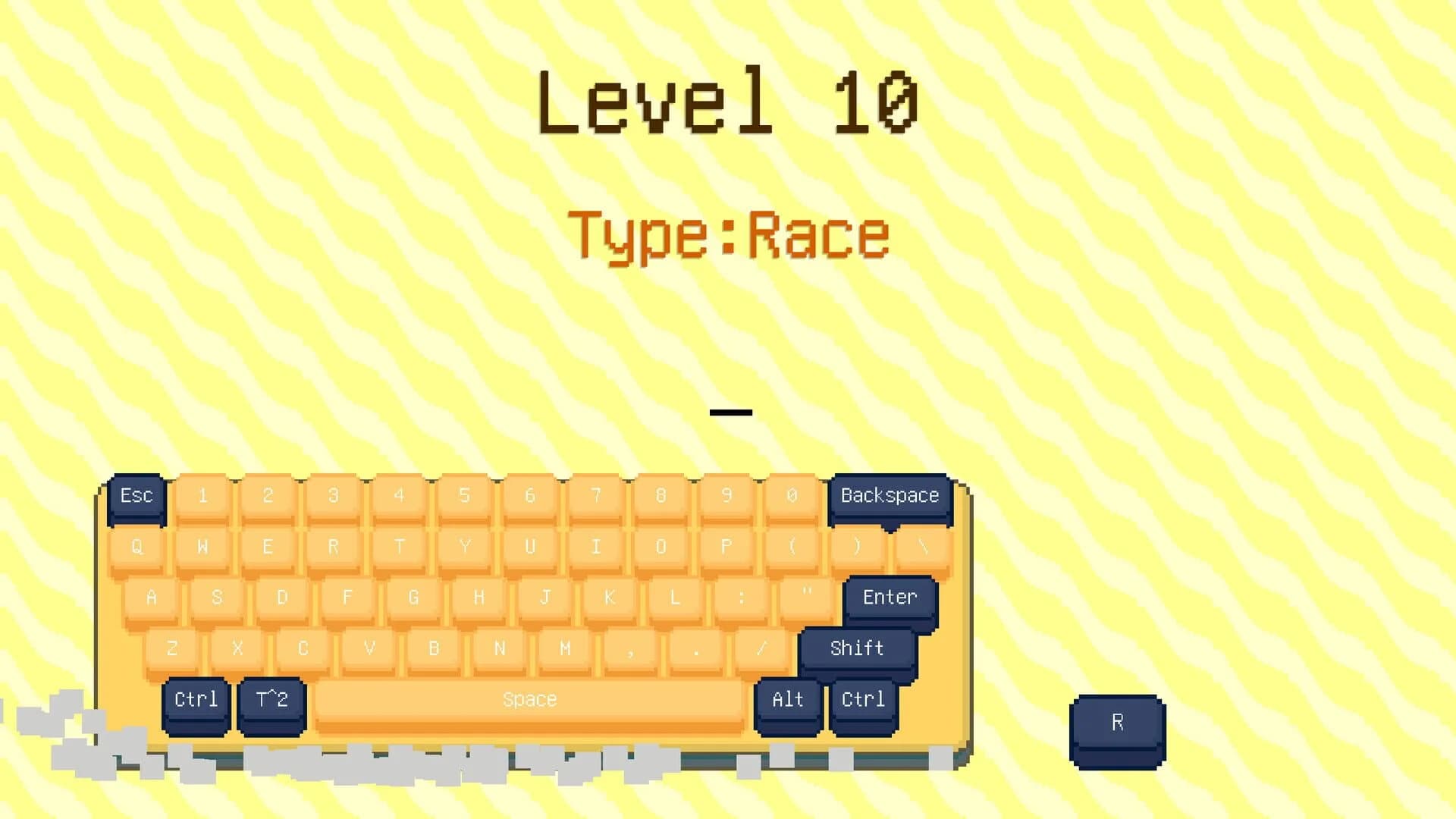Screen dimensions: 1456x819
Task: Click the Space bar
Action: (529, 698)
